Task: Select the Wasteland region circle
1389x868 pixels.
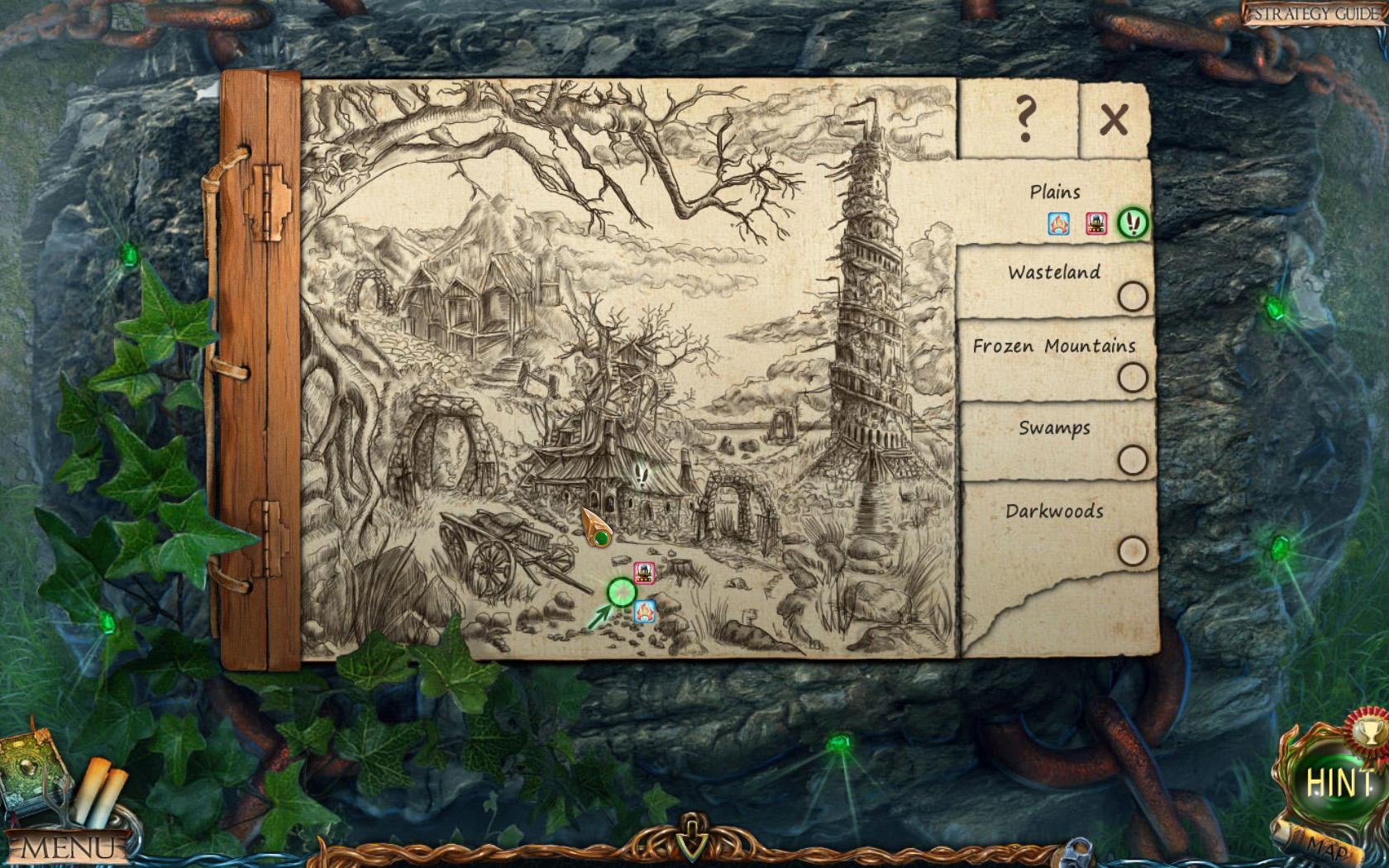Action: click(1134, 298)
